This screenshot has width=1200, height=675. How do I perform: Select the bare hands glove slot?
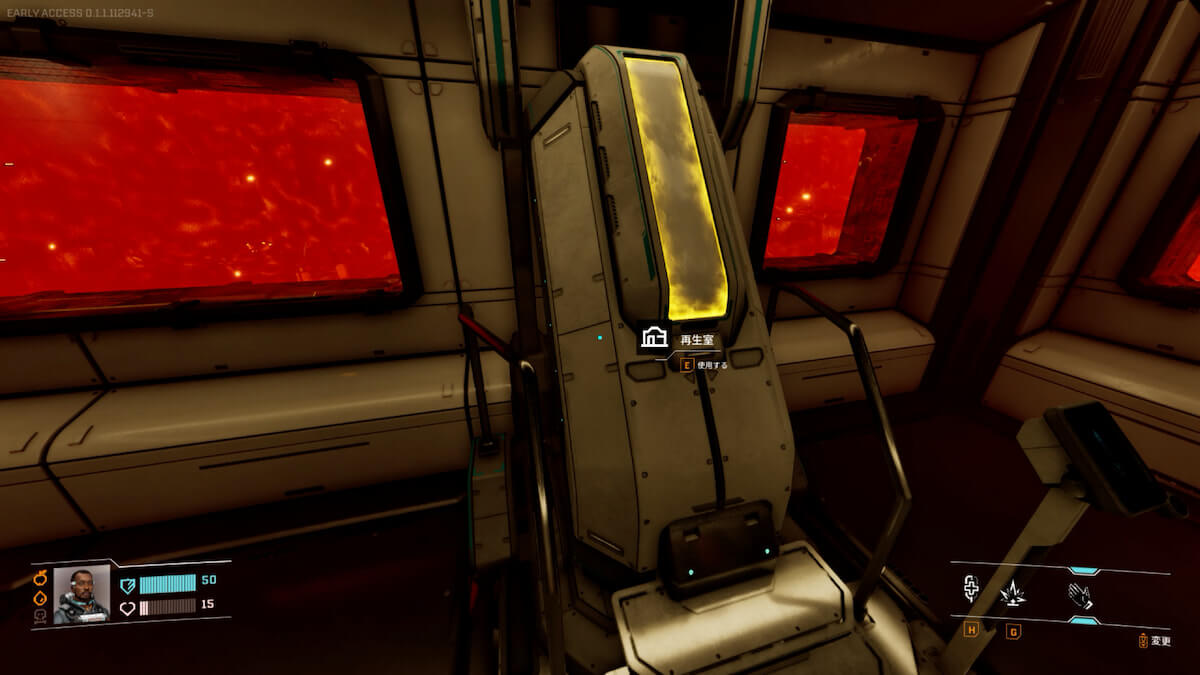1081,596
